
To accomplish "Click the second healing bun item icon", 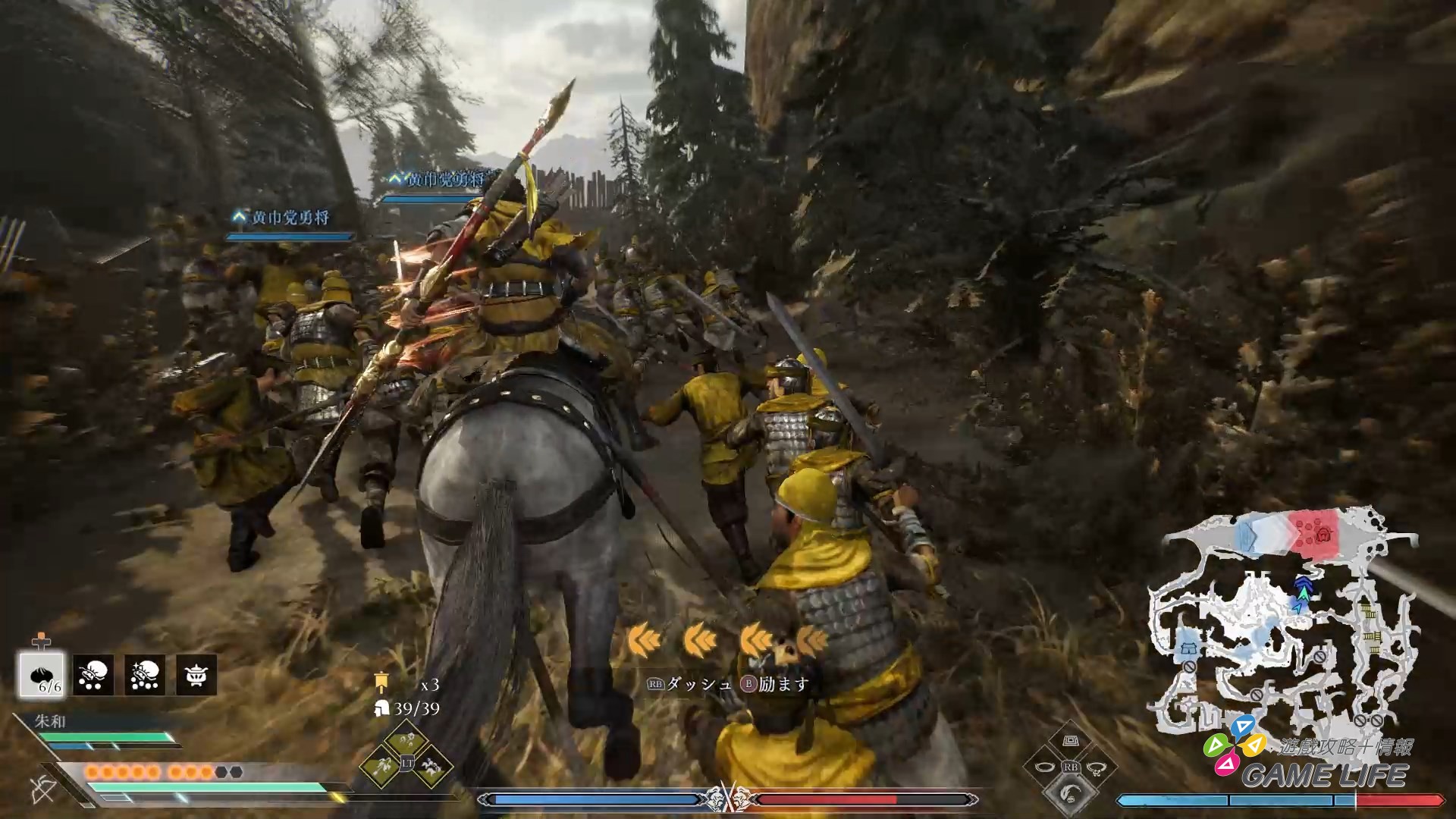I will click(x=93, y=673).
